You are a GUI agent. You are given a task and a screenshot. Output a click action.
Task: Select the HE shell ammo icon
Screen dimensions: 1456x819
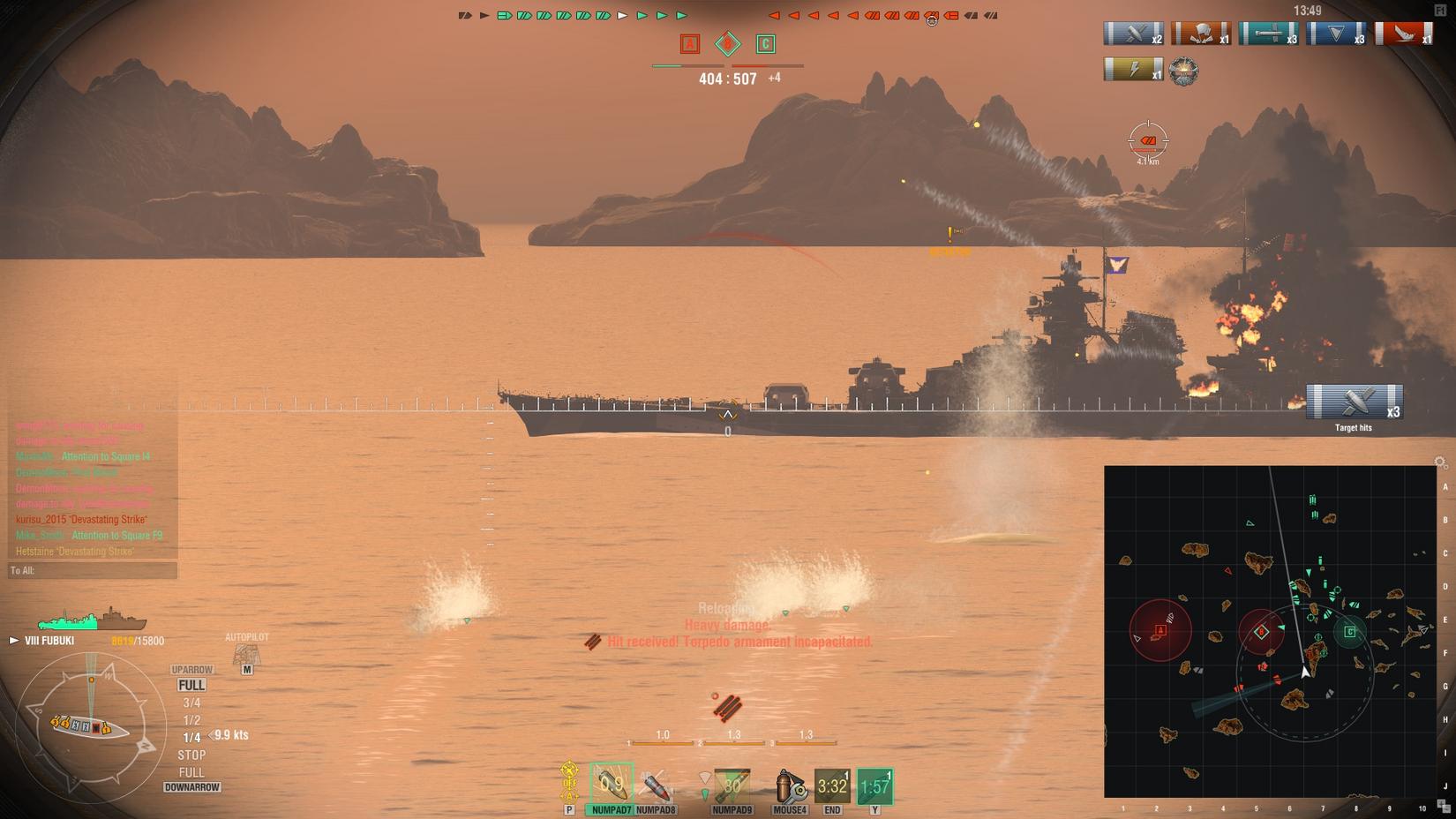point(611,783)
